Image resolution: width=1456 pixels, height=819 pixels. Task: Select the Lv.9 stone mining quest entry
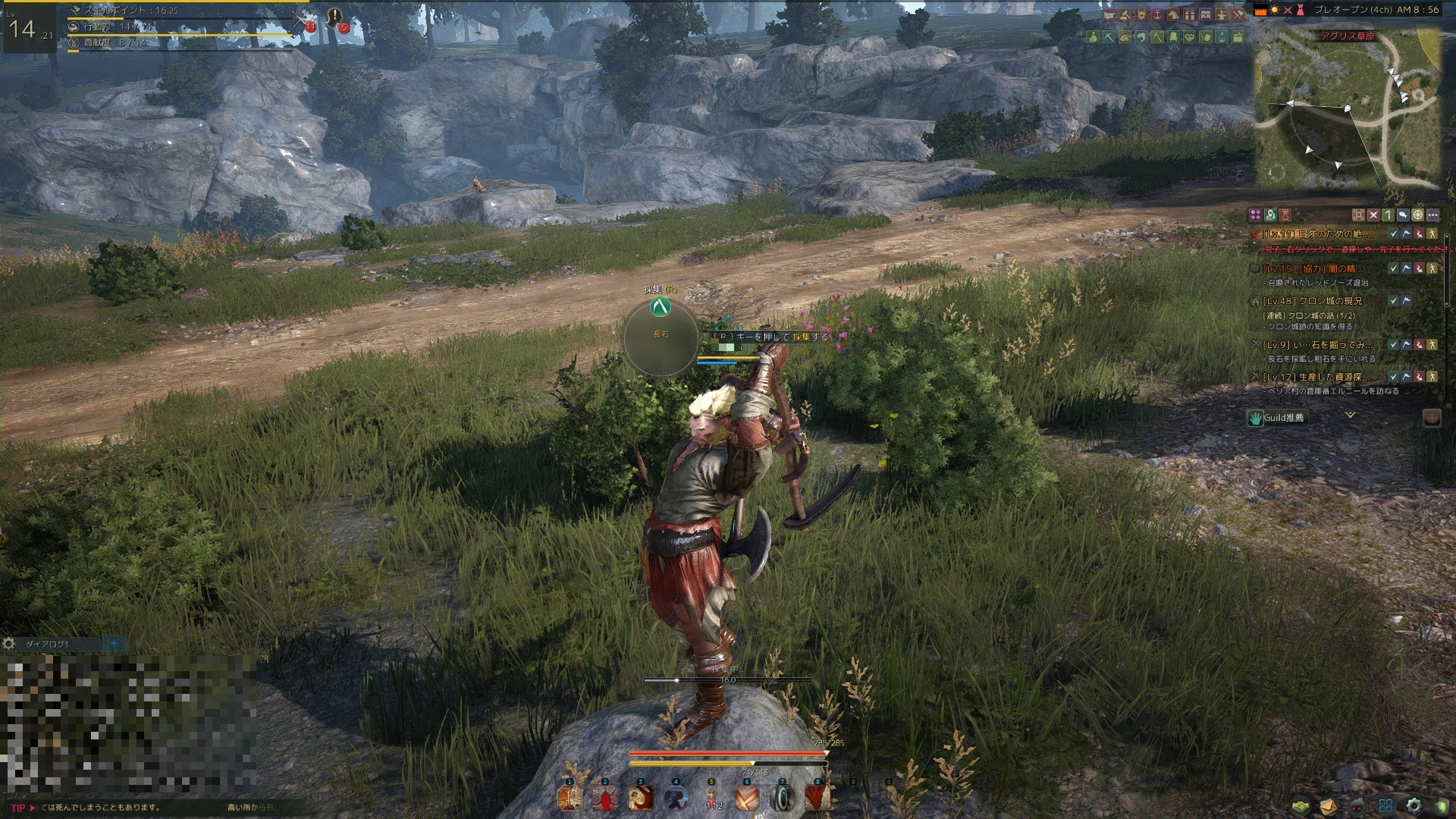tap(1317, 344)
